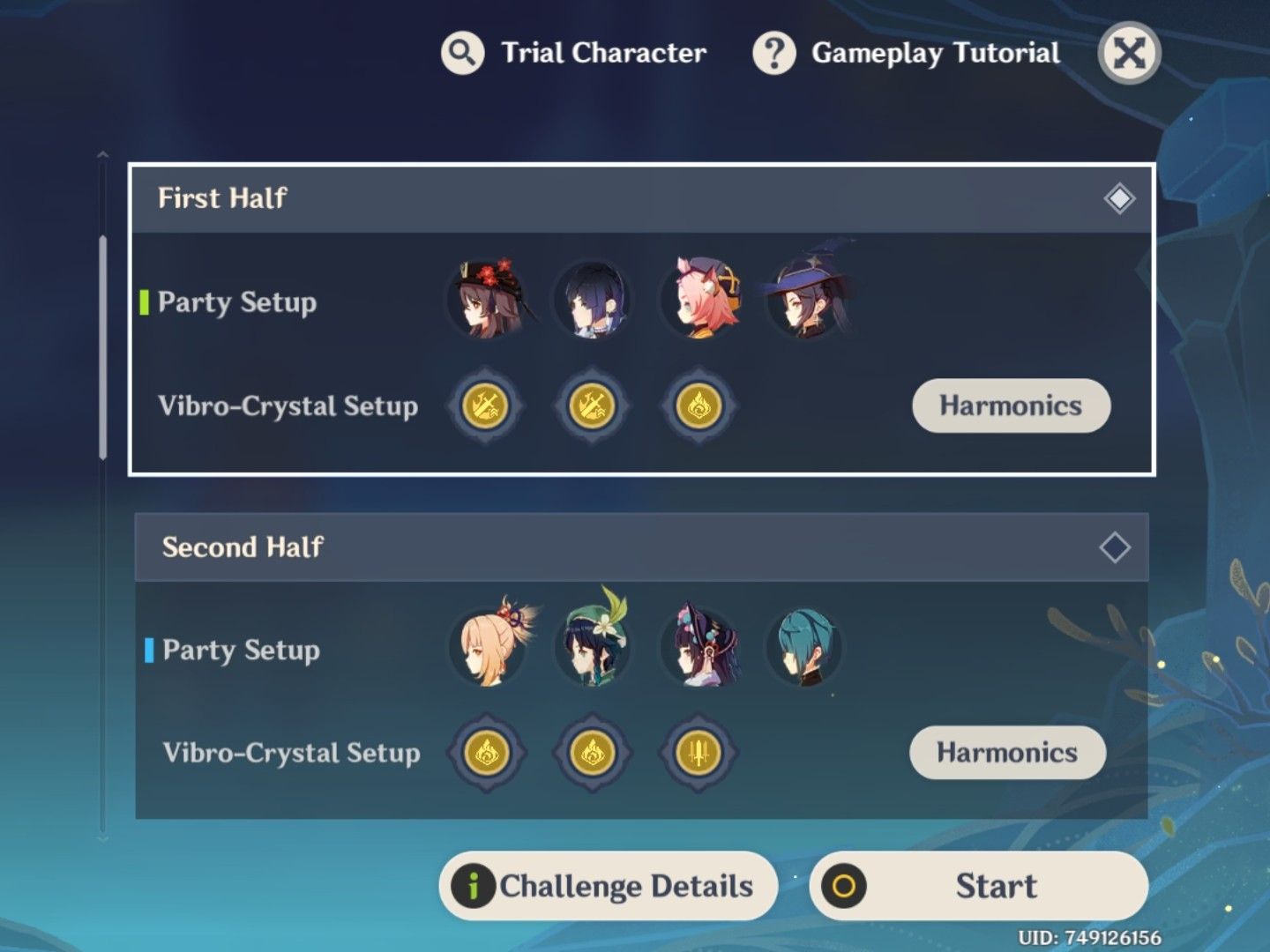Toggle the First Half selection diamond
The image size is (1270, 952).
(x=1120, y=198)
